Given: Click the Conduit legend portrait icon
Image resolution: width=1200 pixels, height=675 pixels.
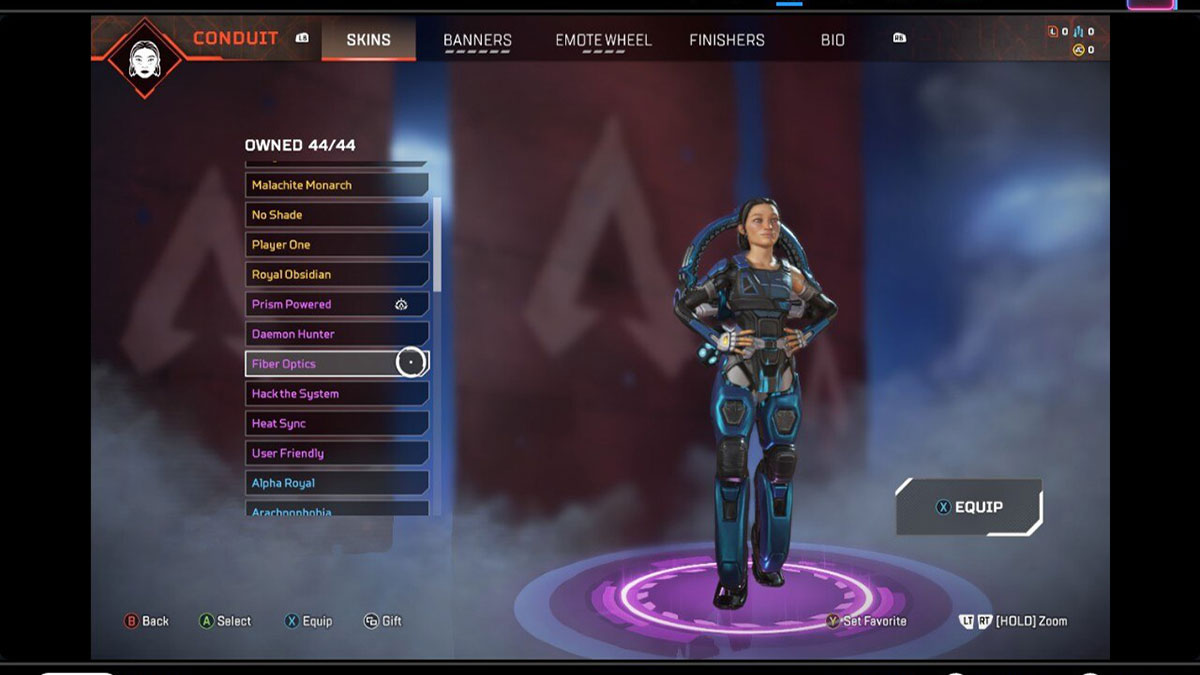Looking at the screenshot, I should pos(145,57).
